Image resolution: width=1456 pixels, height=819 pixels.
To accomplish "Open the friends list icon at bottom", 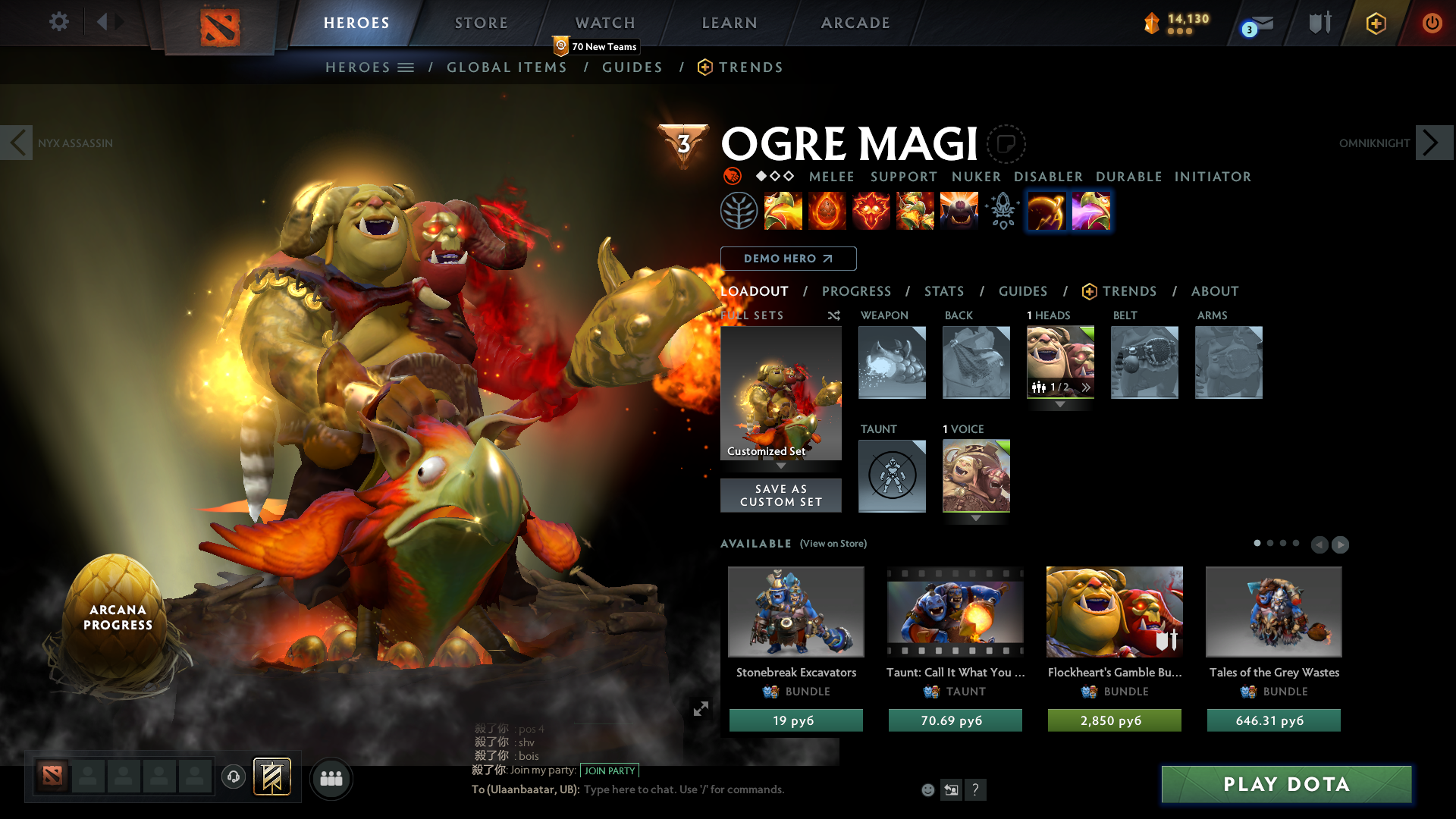I will [331, 778].
